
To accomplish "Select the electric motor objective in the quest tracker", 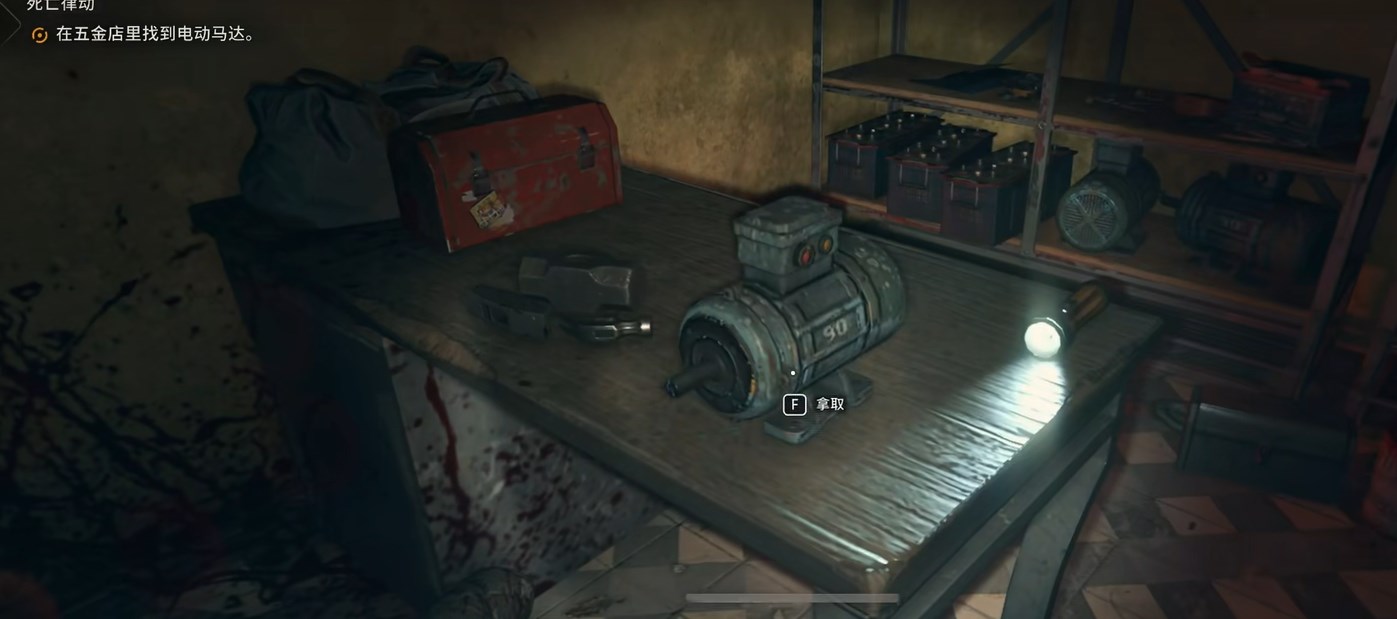I will click(155, 34).
